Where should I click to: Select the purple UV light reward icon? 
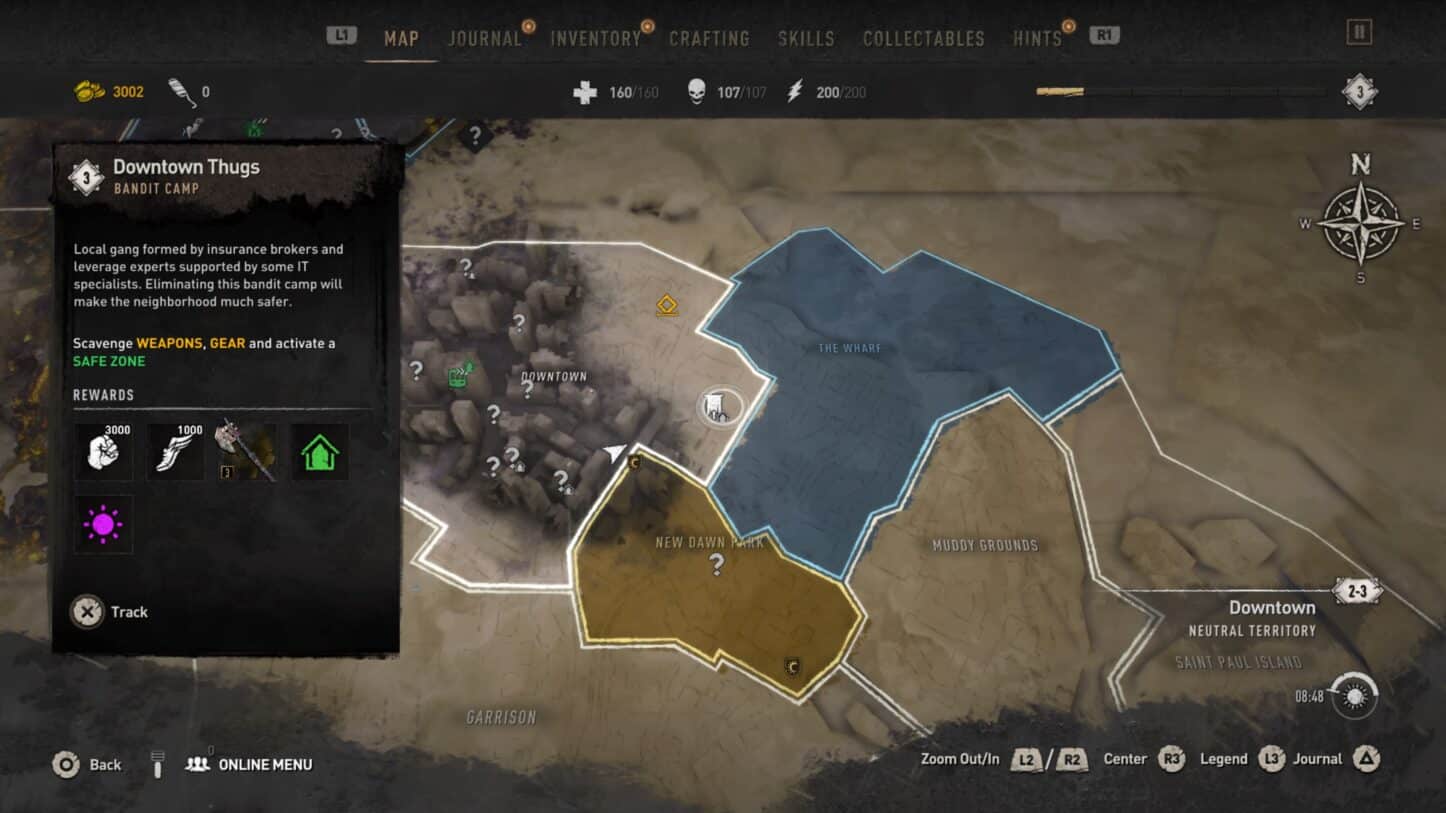point(103,525)
